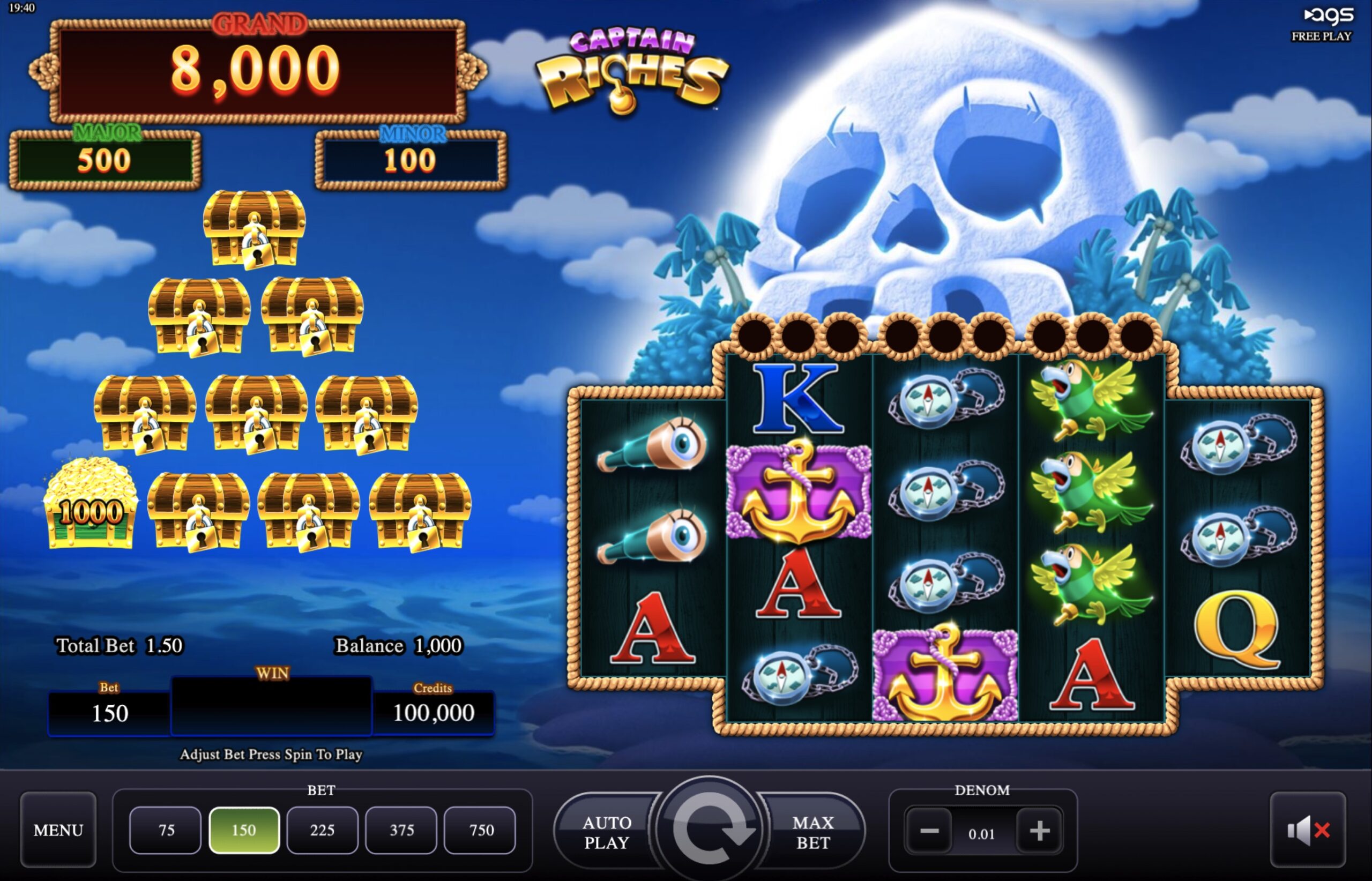Decrease the denomination with the minus button

pyautogui.click(x=930, y=831)
